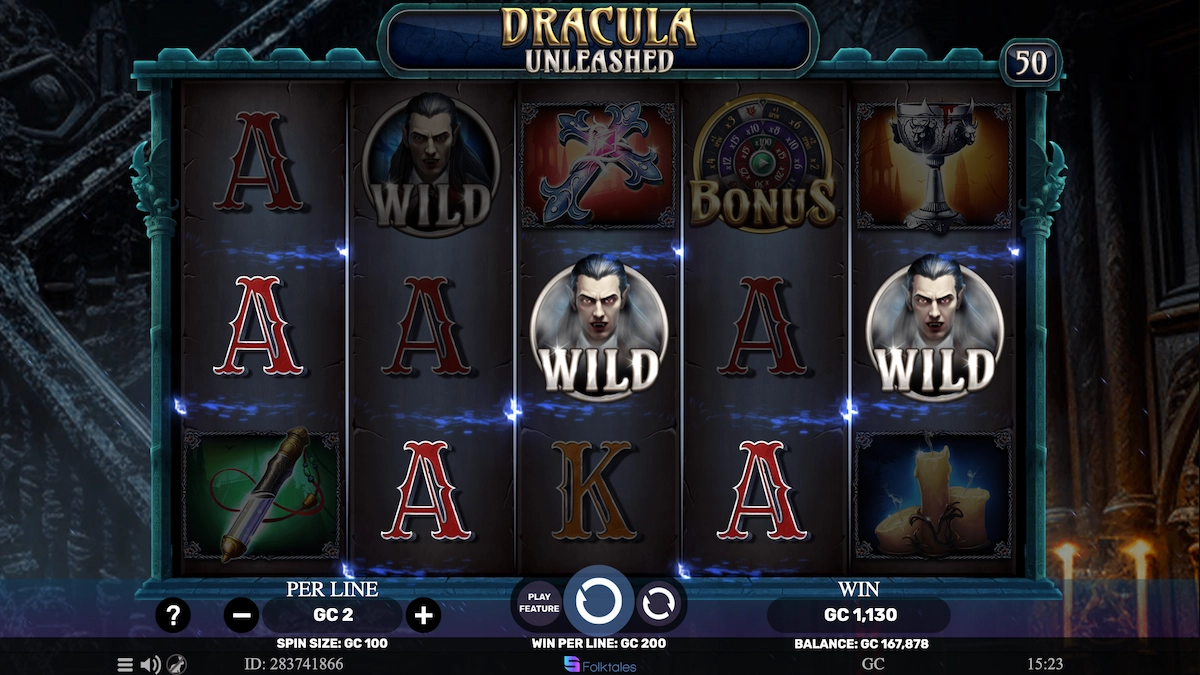
Task: Open the hamburger menu in the bottom bar
Action: (125, 664)
